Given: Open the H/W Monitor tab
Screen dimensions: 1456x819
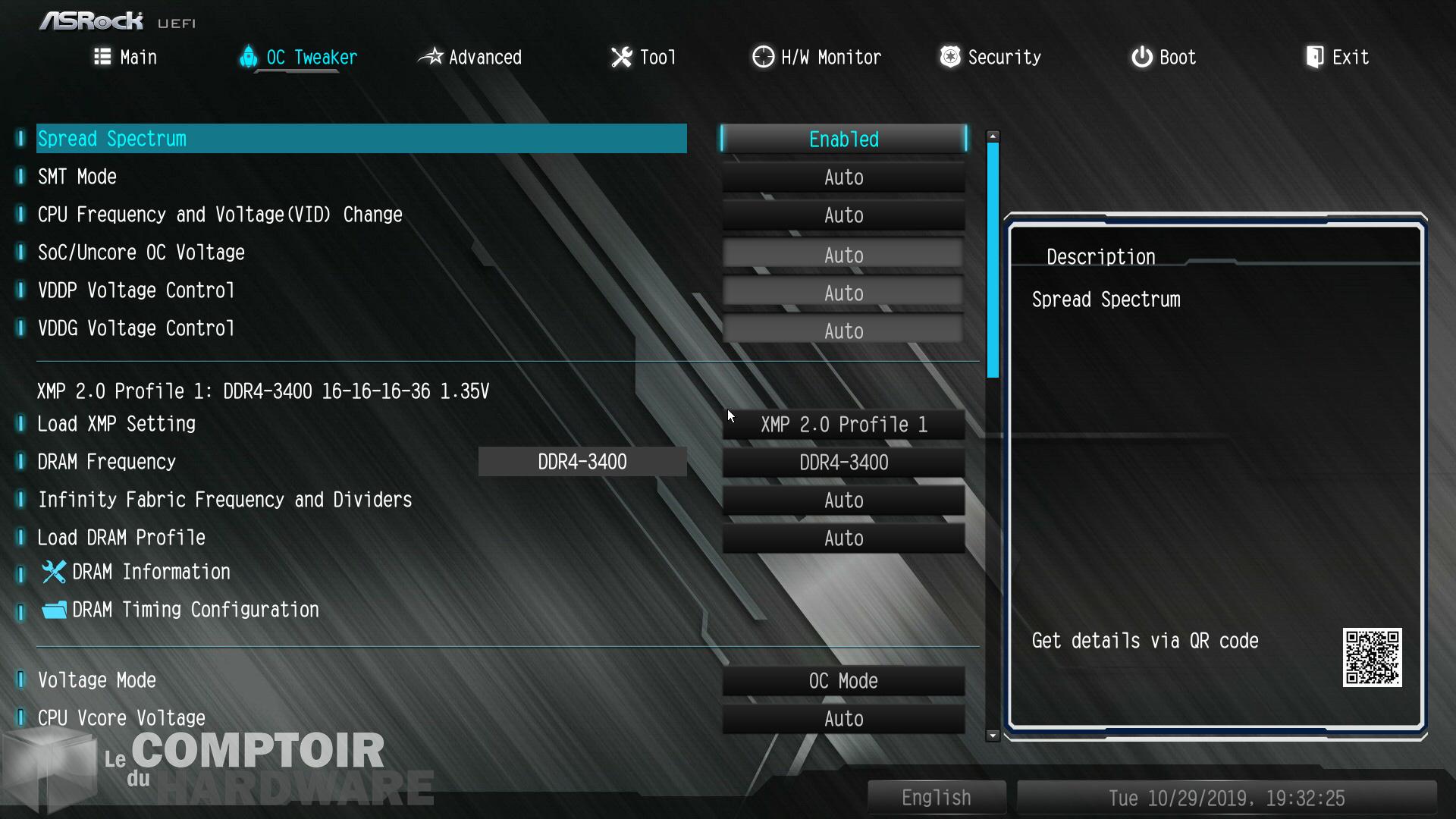Looking at the screenshot, I should point(817,58).
